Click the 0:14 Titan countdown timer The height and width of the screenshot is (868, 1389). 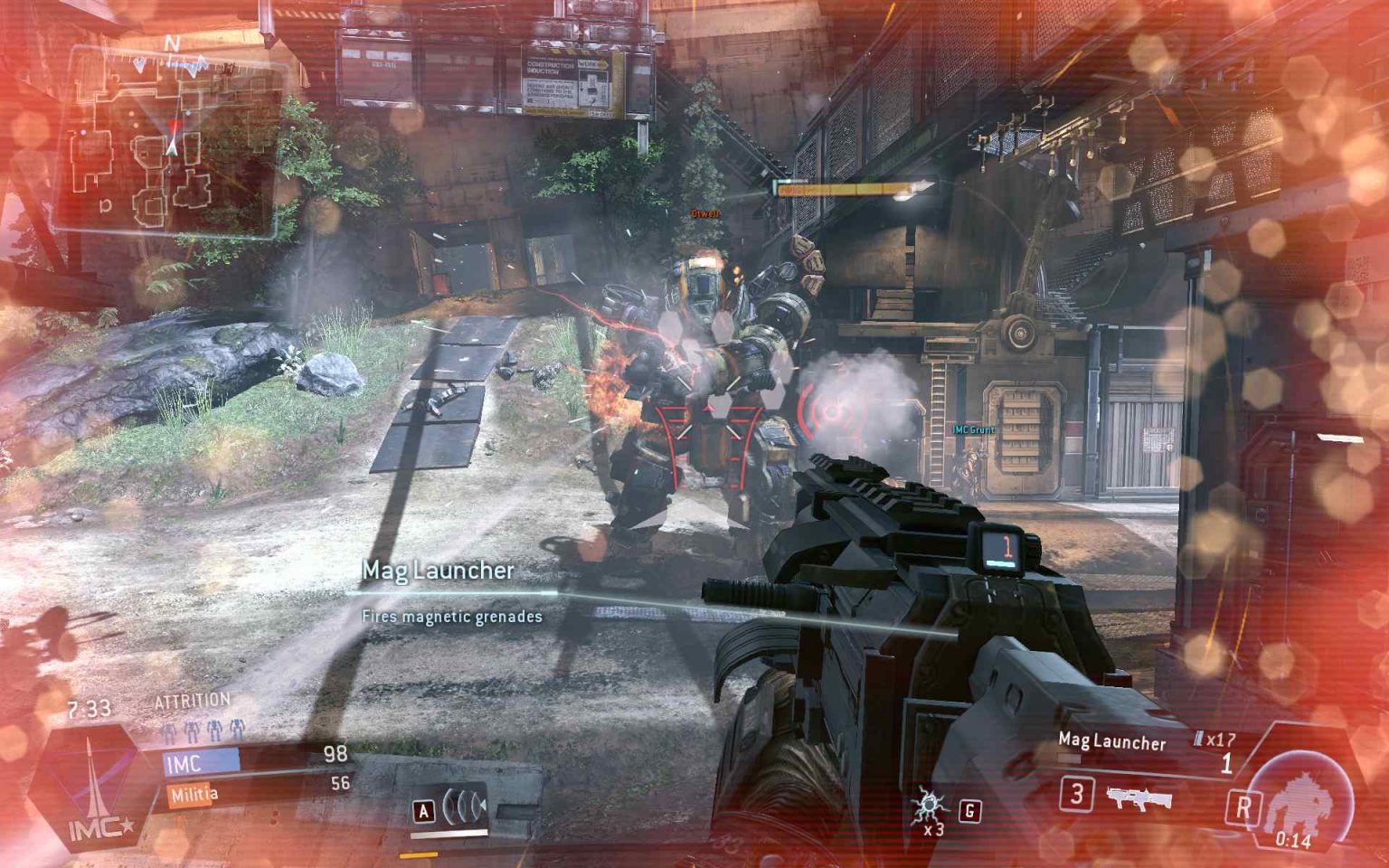click(1293, 838)
